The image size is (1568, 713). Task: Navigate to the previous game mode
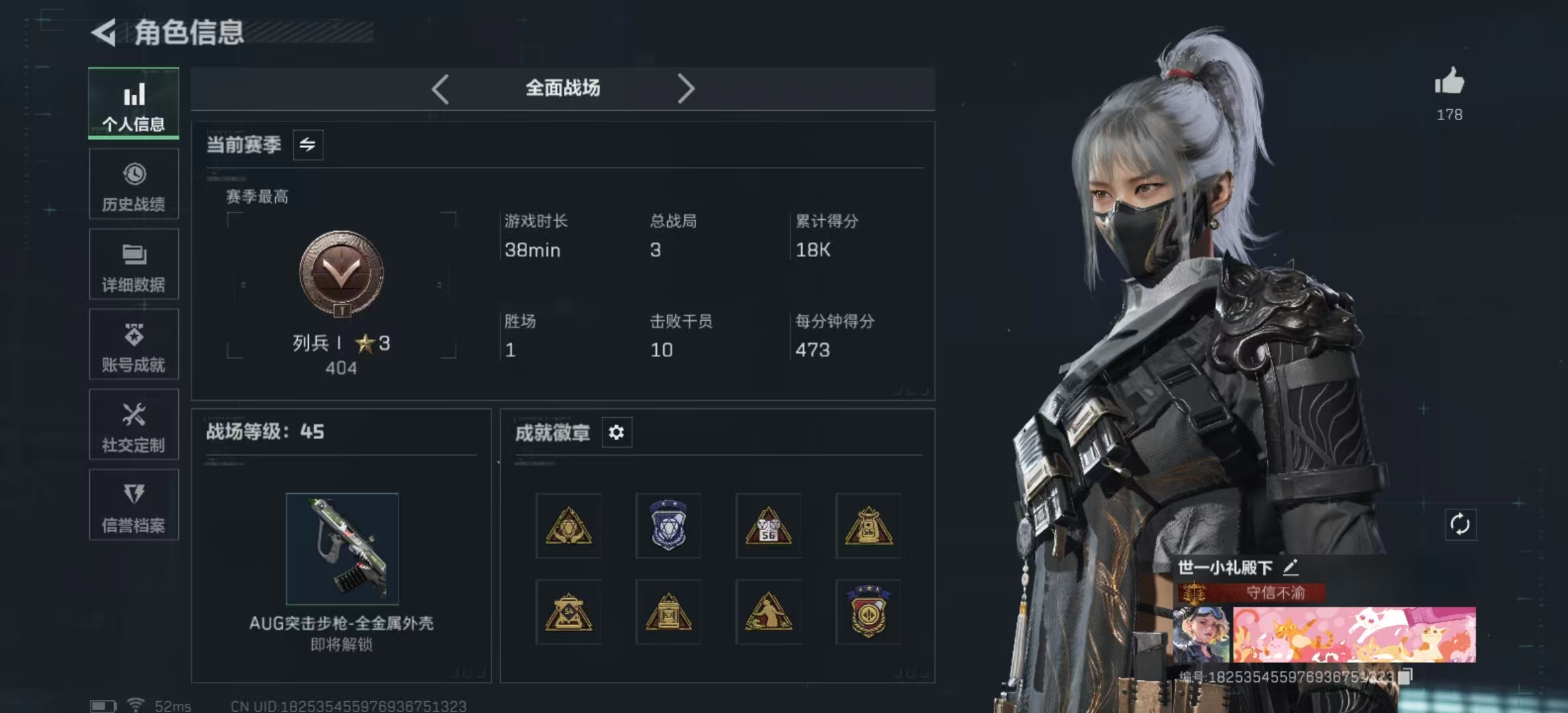tap(440, 88)
